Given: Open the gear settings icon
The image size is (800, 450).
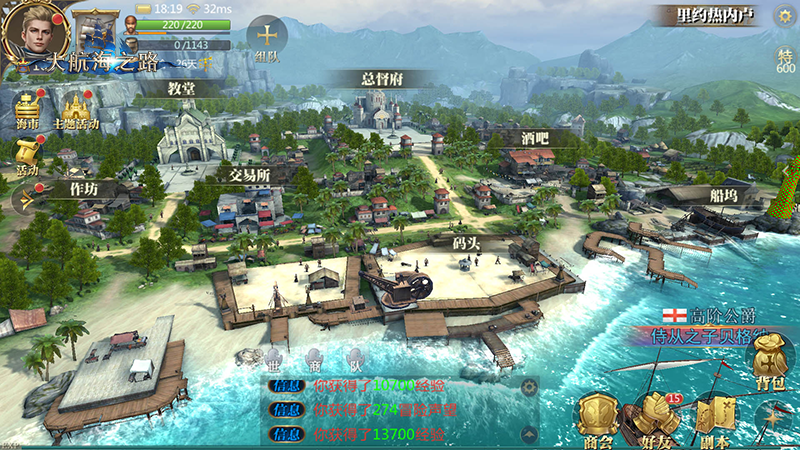Looking at the screenshot, I should tap(783, 15).
